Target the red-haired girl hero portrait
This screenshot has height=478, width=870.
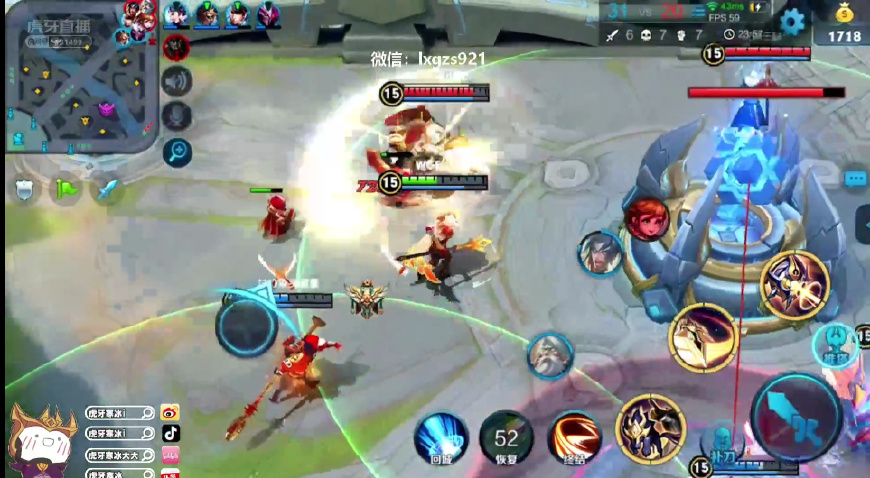(x=647, y=219)
